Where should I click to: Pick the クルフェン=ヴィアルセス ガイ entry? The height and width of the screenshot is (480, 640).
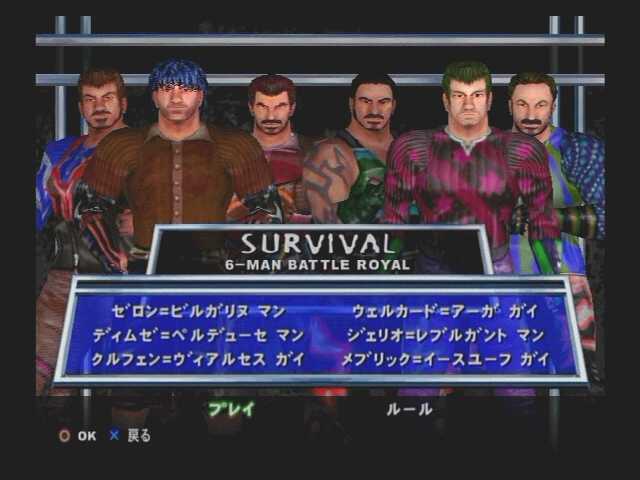(194, 359)
